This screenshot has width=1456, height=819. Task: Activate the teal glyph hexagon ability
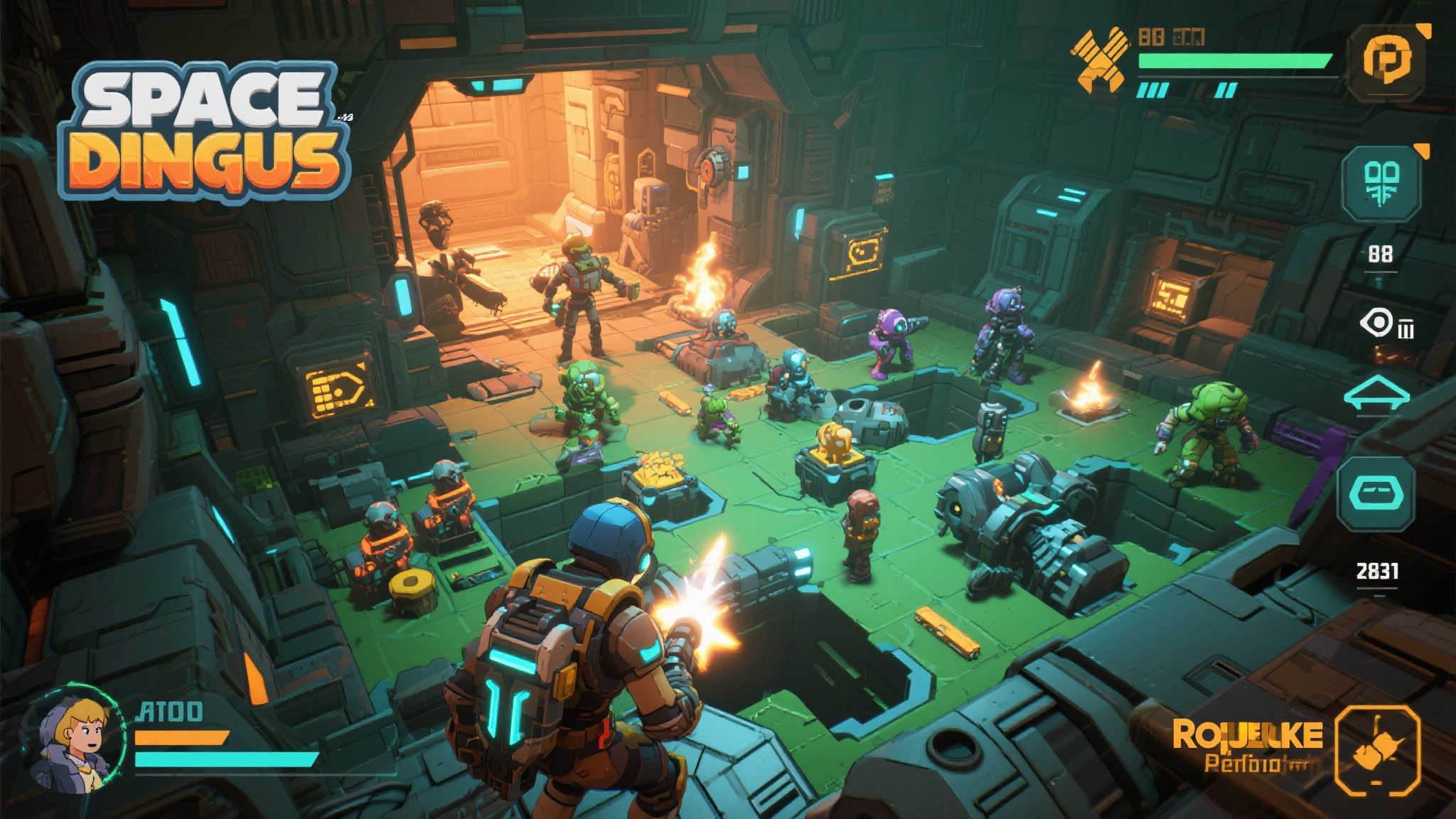pyautogui.click(x=1381, y=183)
